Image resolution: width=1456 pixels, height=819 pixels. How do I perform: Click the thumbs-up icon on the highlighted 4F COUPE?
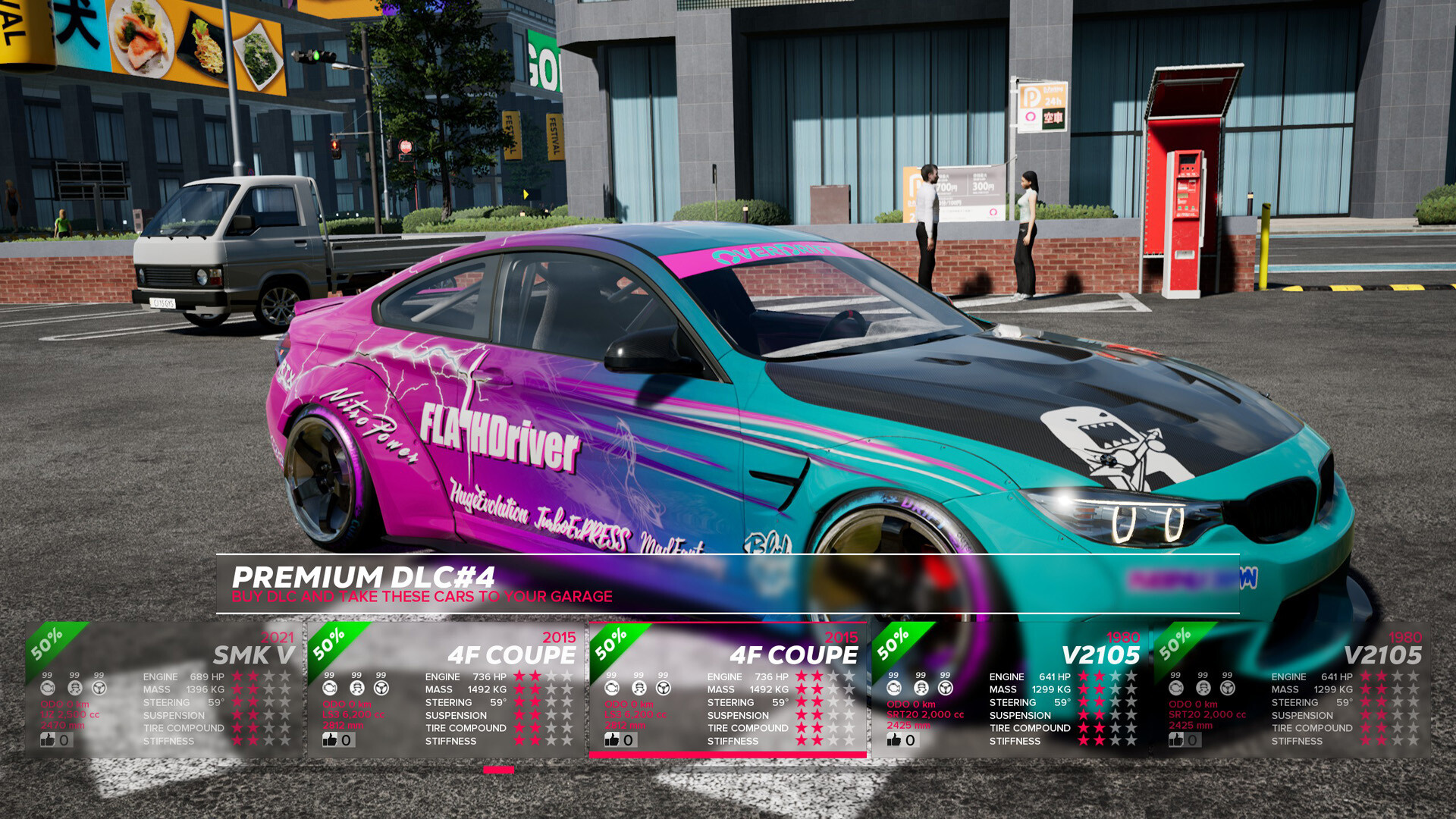click(x=611, y=740)
